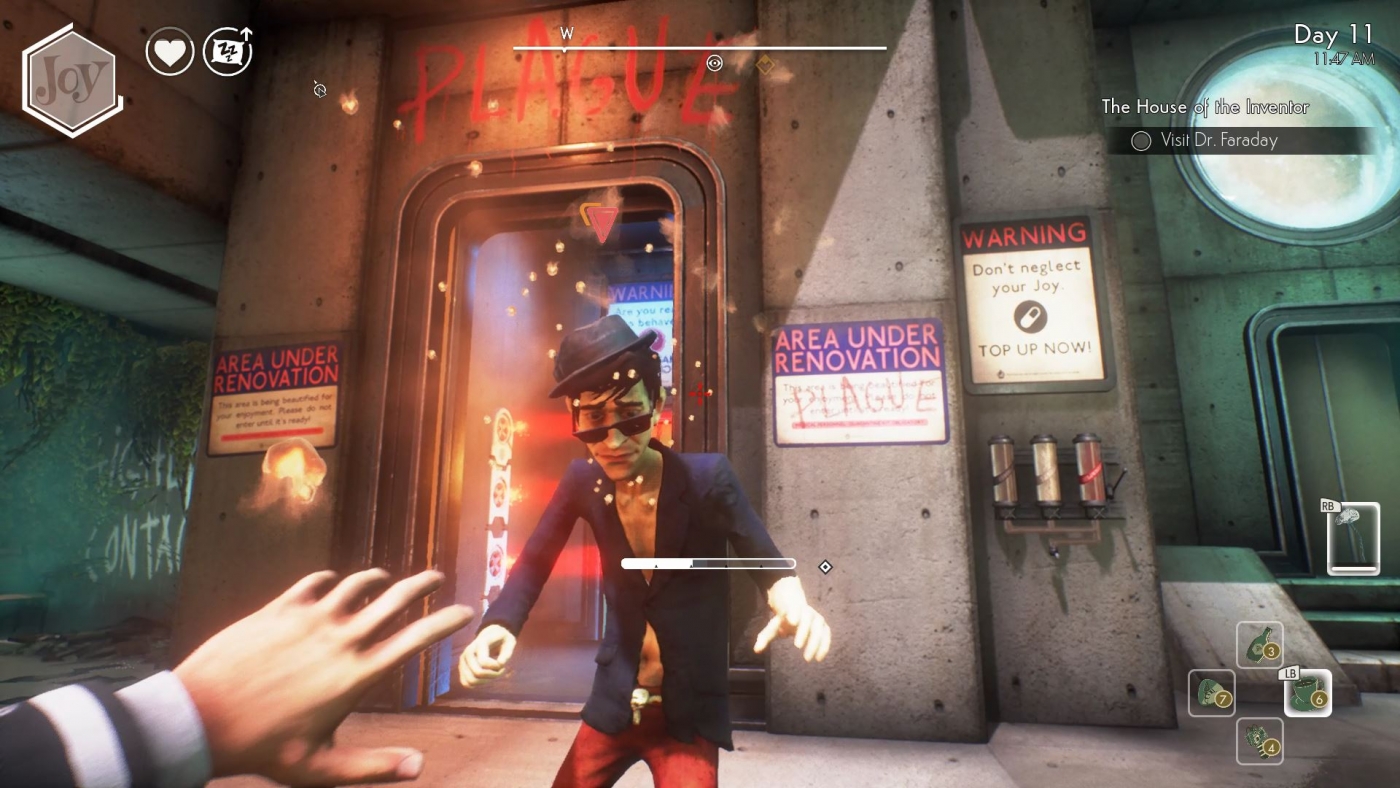
Task: Toggle the highlighted LB quick-slot
Action: (1288, 675)
